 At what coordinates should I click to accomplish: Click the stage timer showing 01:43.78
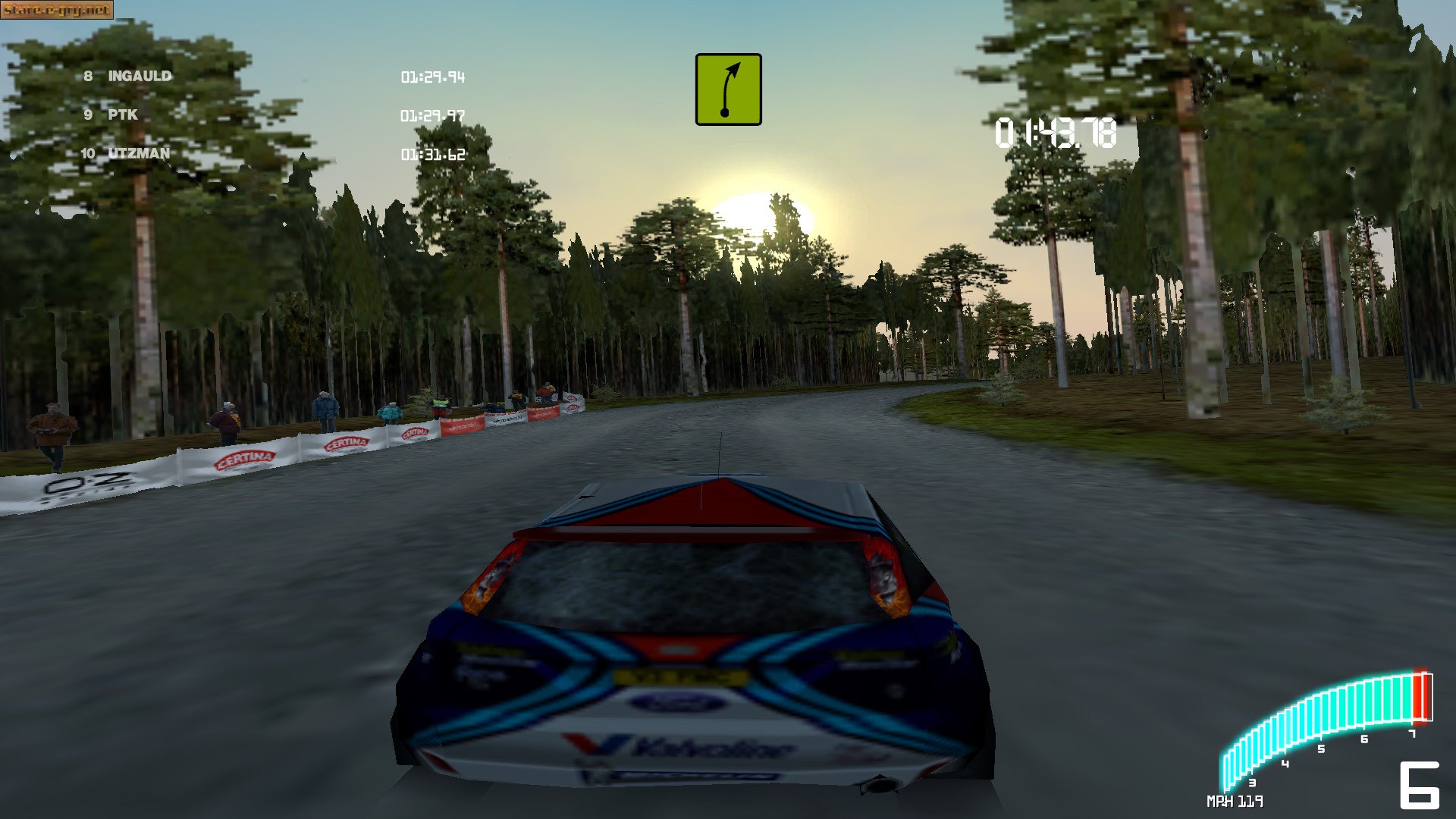coord(1056,133)
